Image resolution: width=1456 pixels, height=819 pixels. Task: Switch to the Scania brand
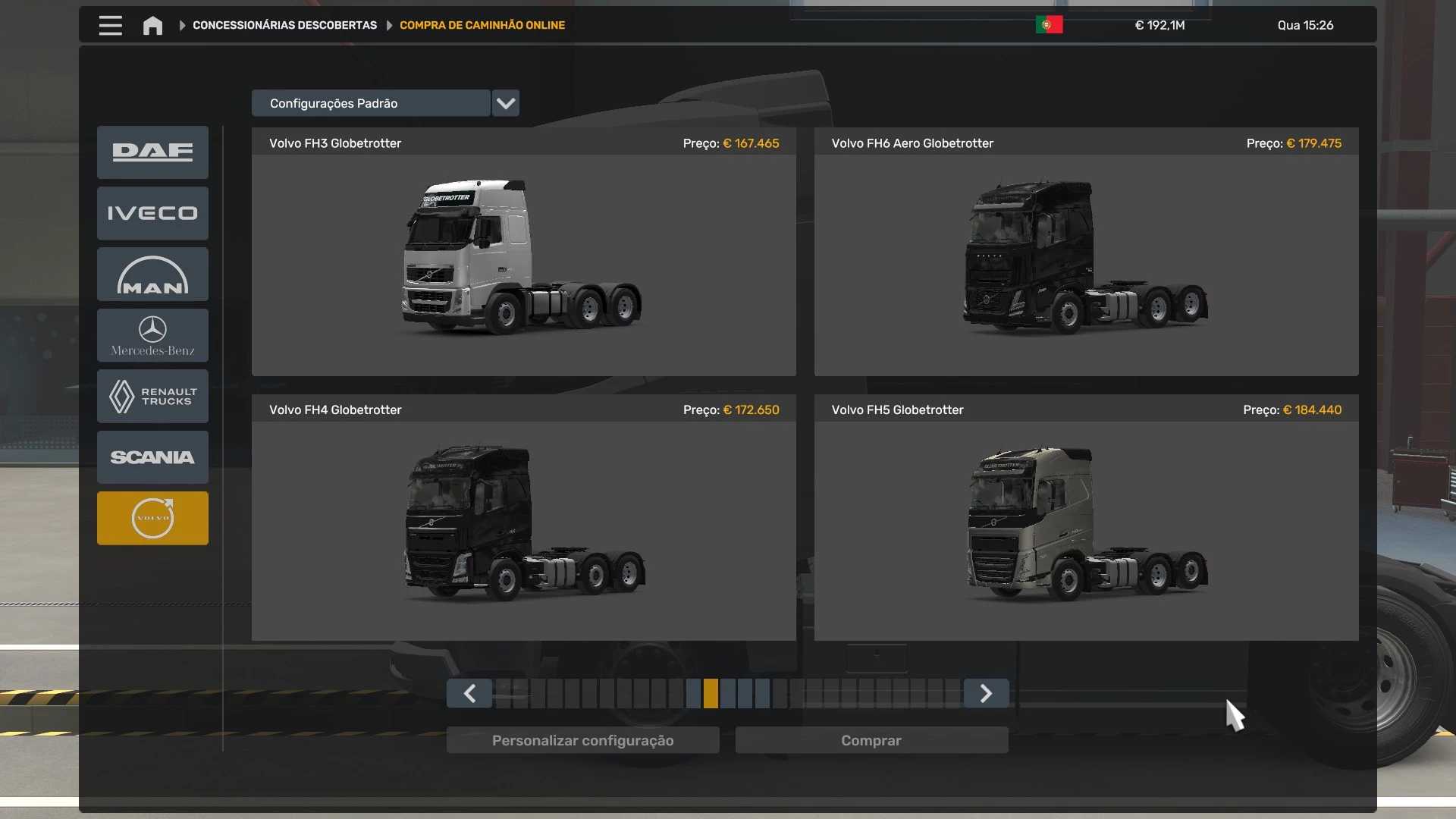pyautogui.click(x=152, y=457)
